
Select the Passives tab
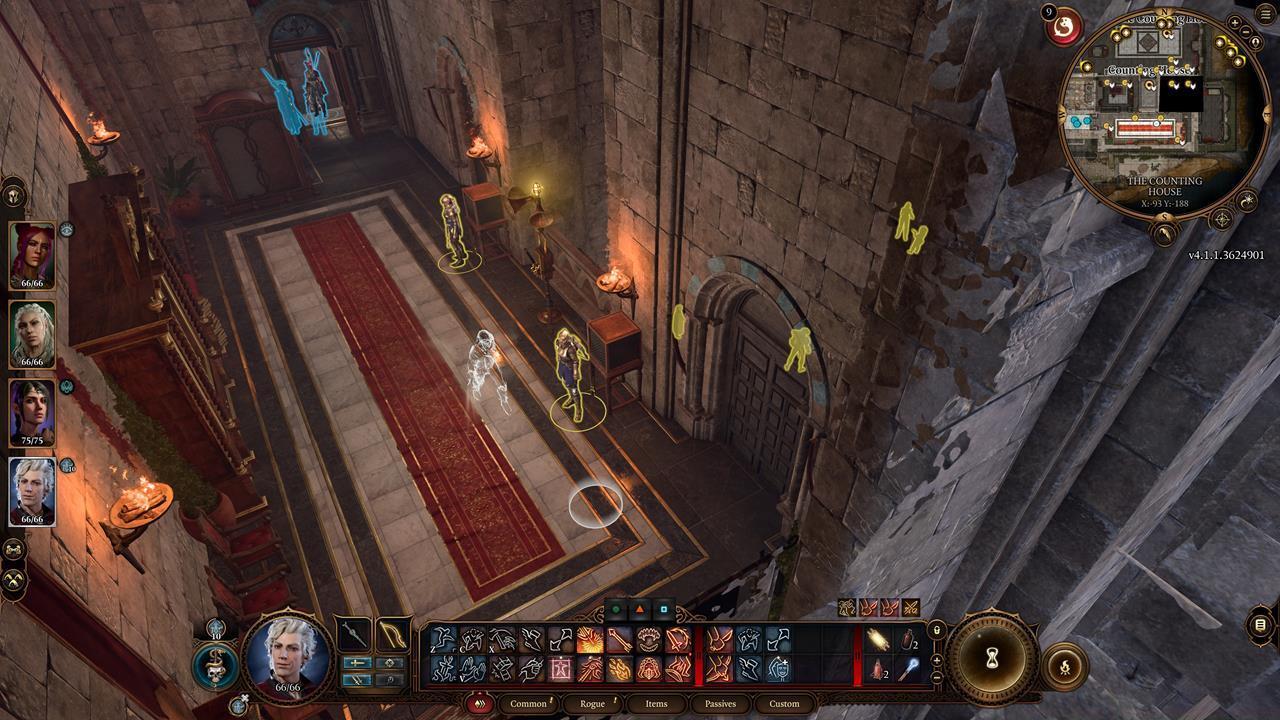click(720, 704)
